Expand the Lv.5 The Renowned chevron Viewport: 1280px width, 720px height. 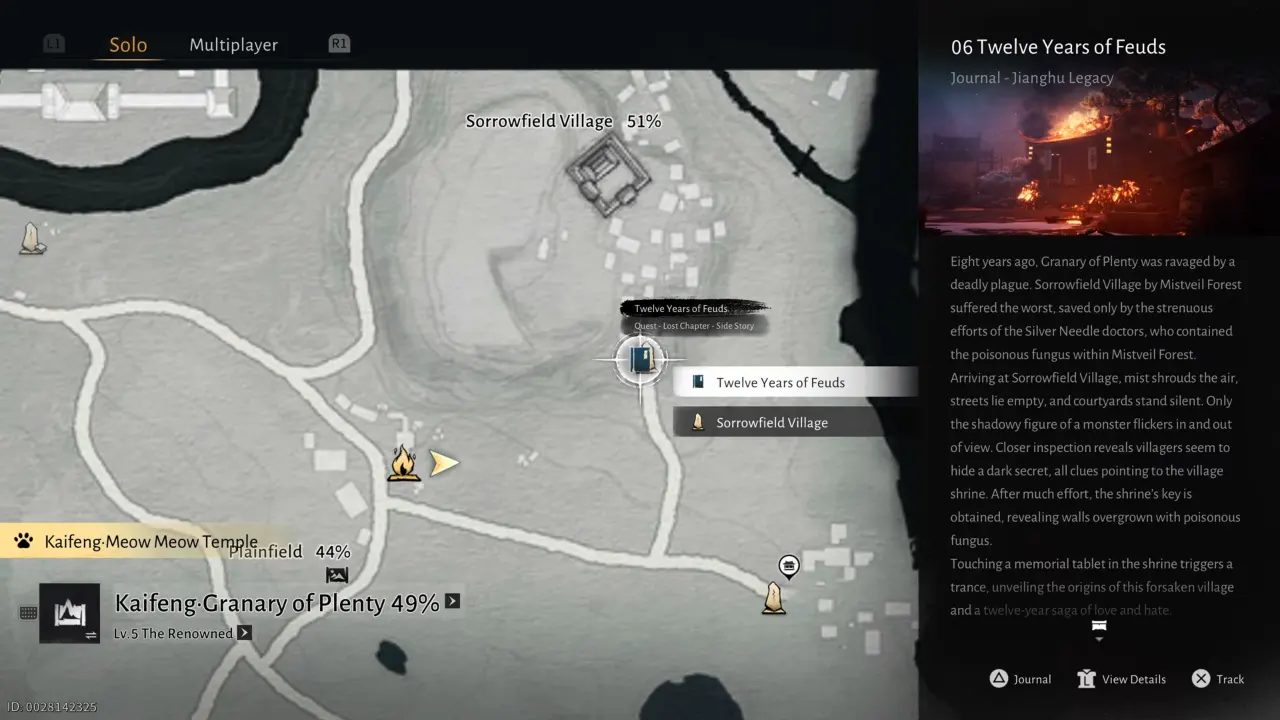243,633
